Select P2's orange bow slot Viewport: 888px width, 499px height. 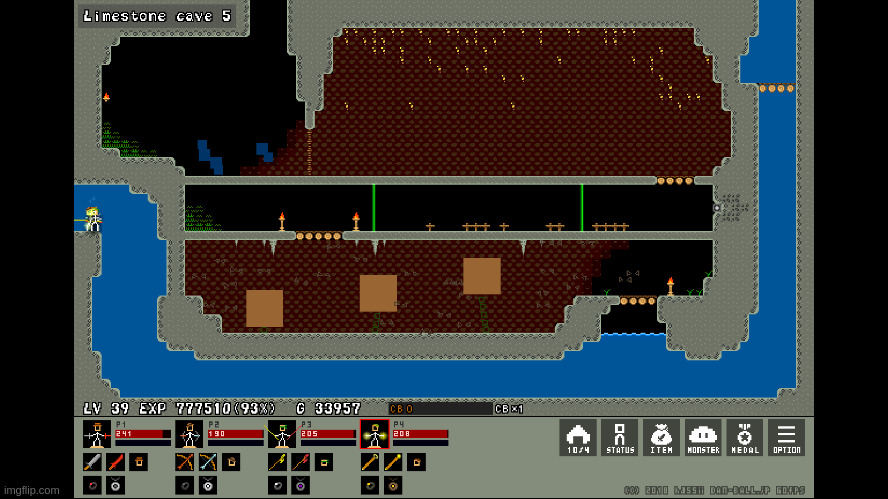coord(184,462)
